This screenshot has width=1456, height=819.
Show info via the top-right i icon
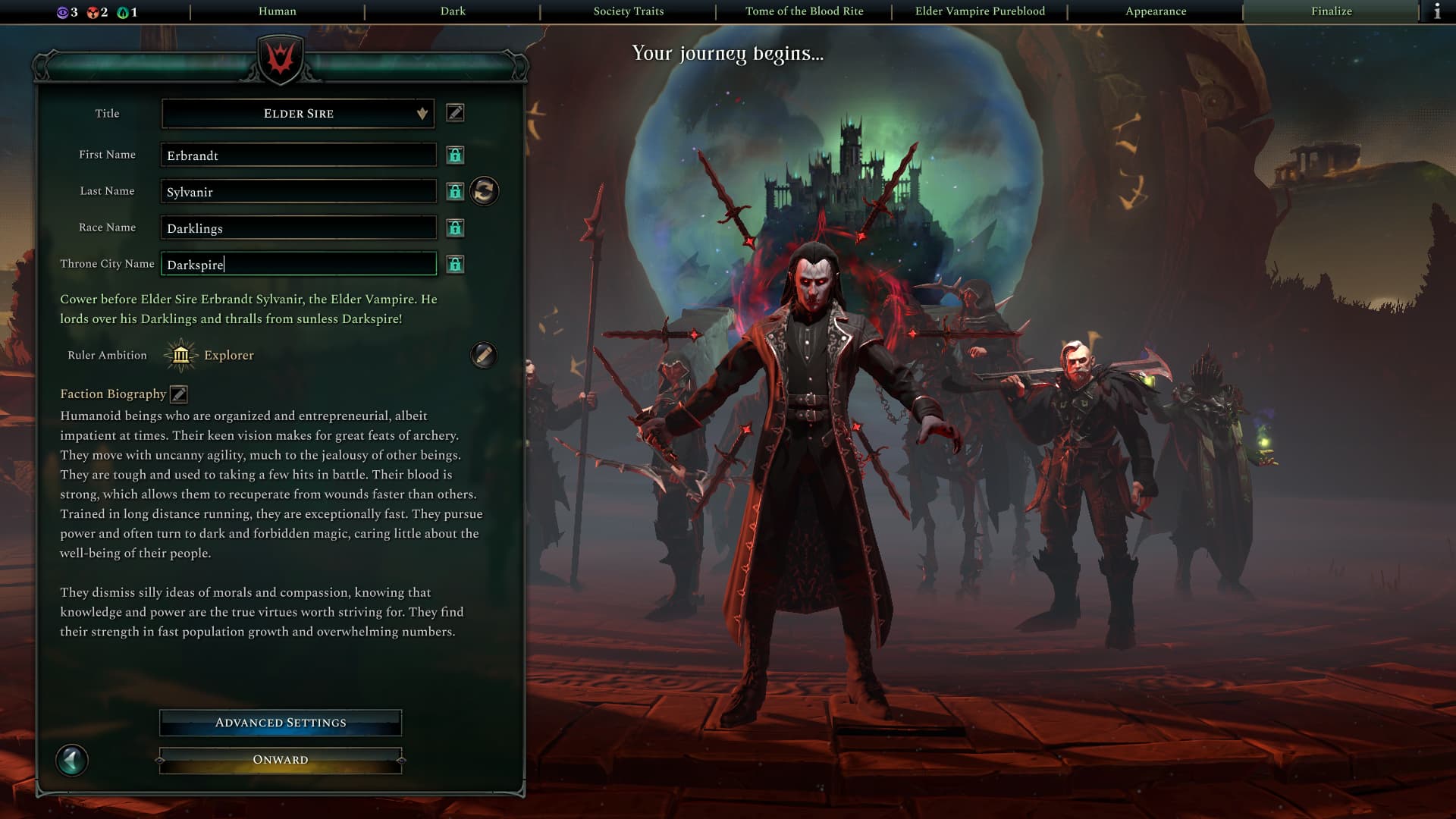coord(1437,11)
